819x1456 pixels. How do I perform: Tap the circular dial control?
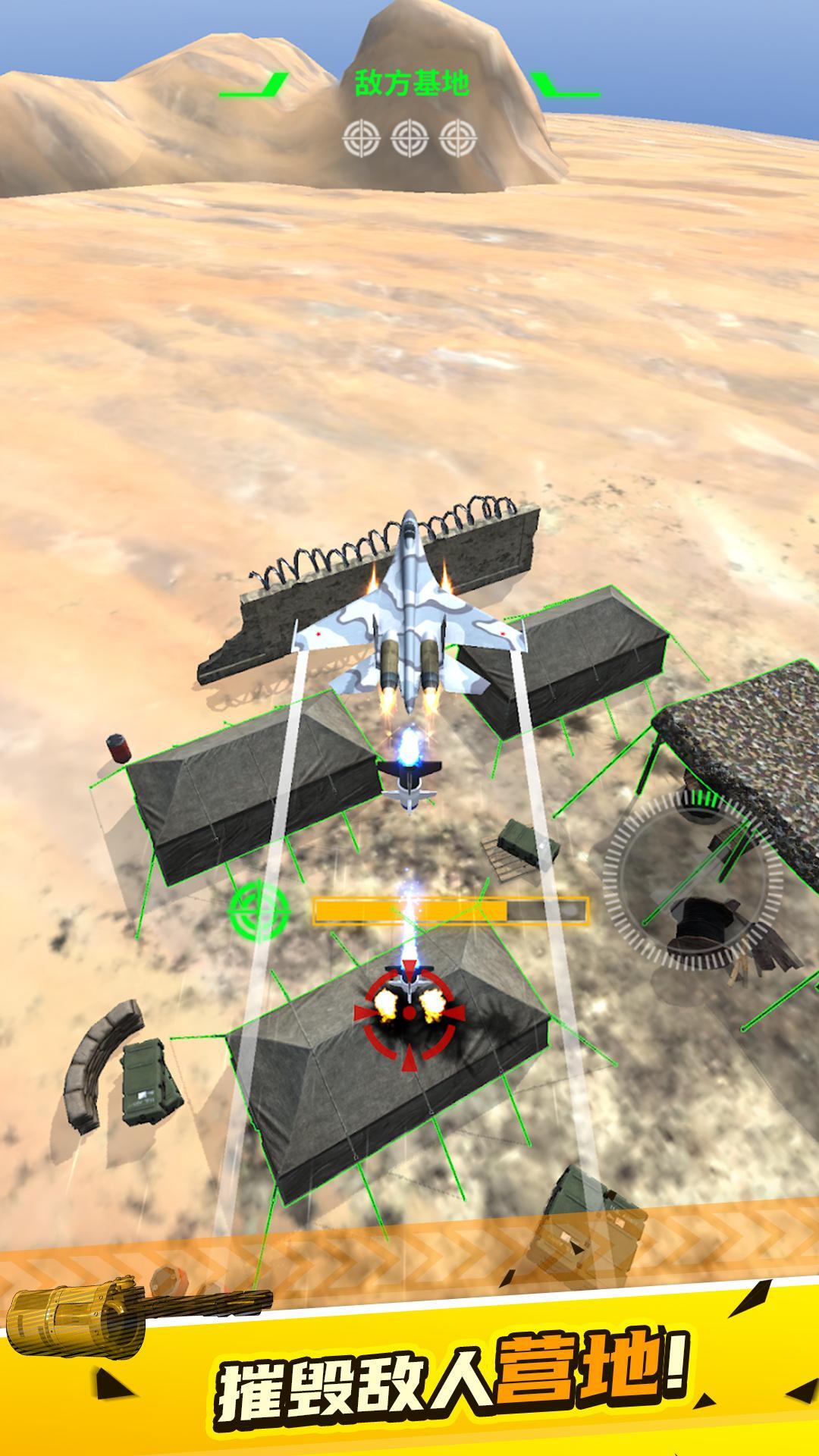pyautogui.click(x=693, y=879)
